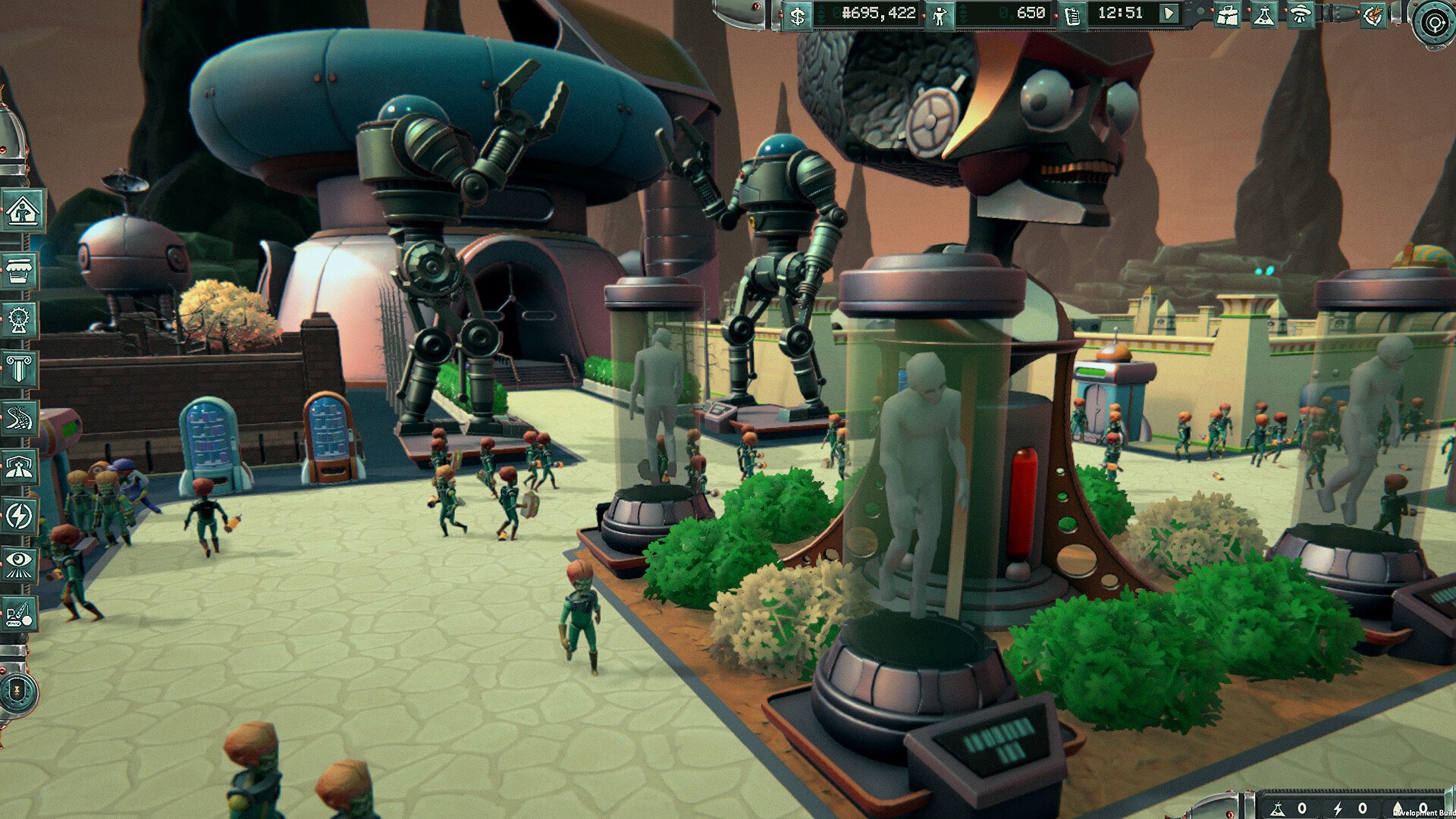Open the research flask menu
This screenshot has width=1456, height=819.
1263,15
